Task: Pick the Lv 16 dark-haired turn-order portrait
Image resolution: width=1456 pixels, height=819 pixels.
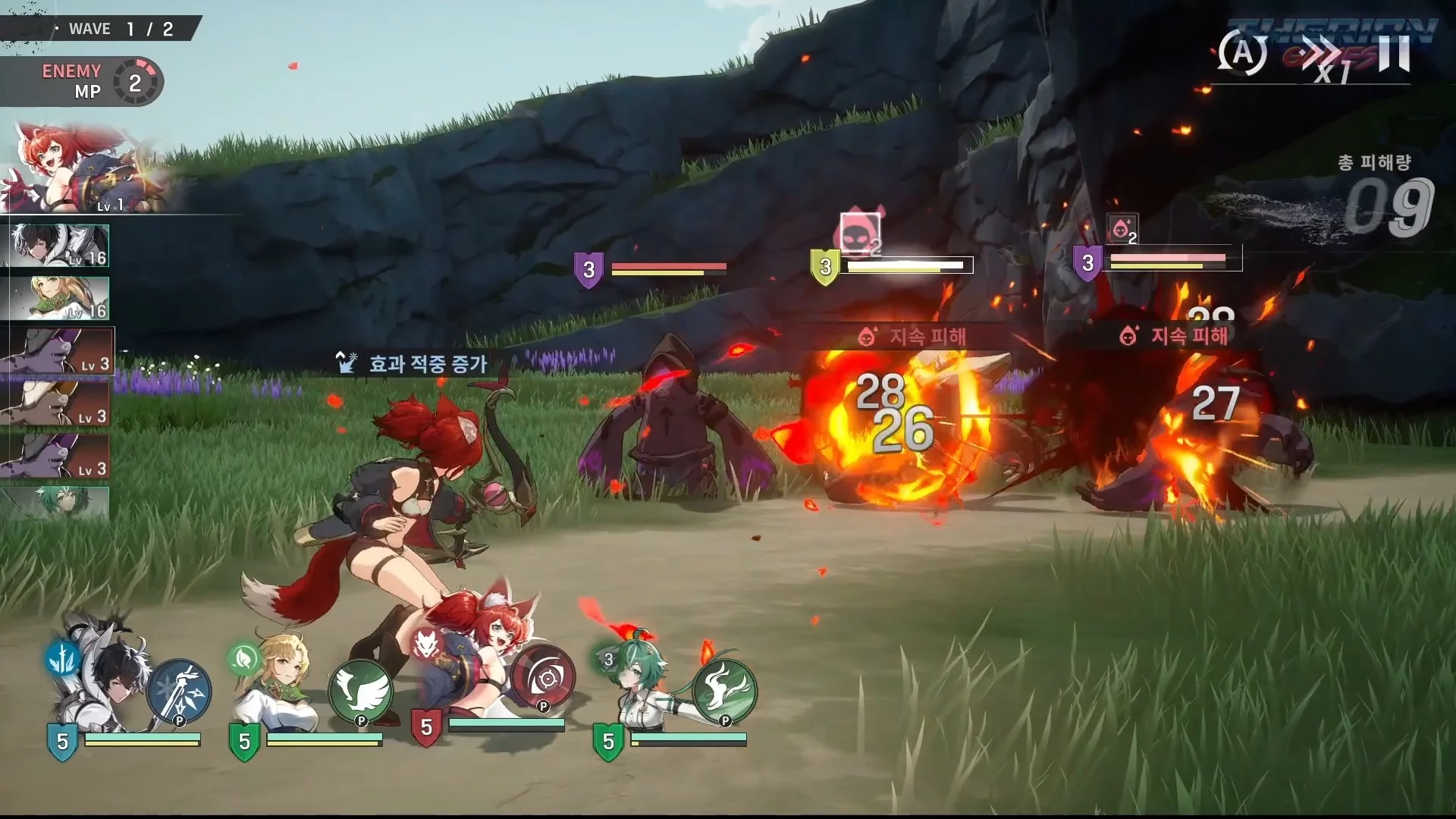Action: (x=59, y=246)
